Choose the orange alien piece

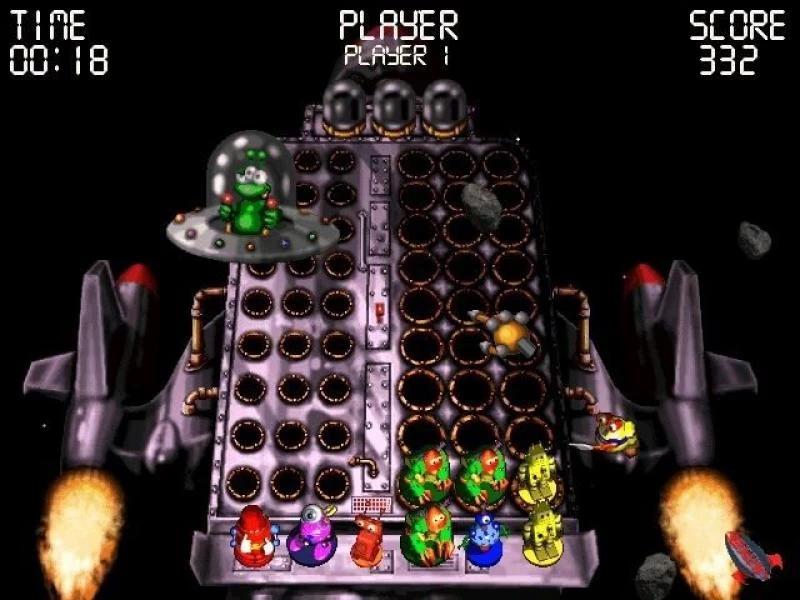point(366,538)
